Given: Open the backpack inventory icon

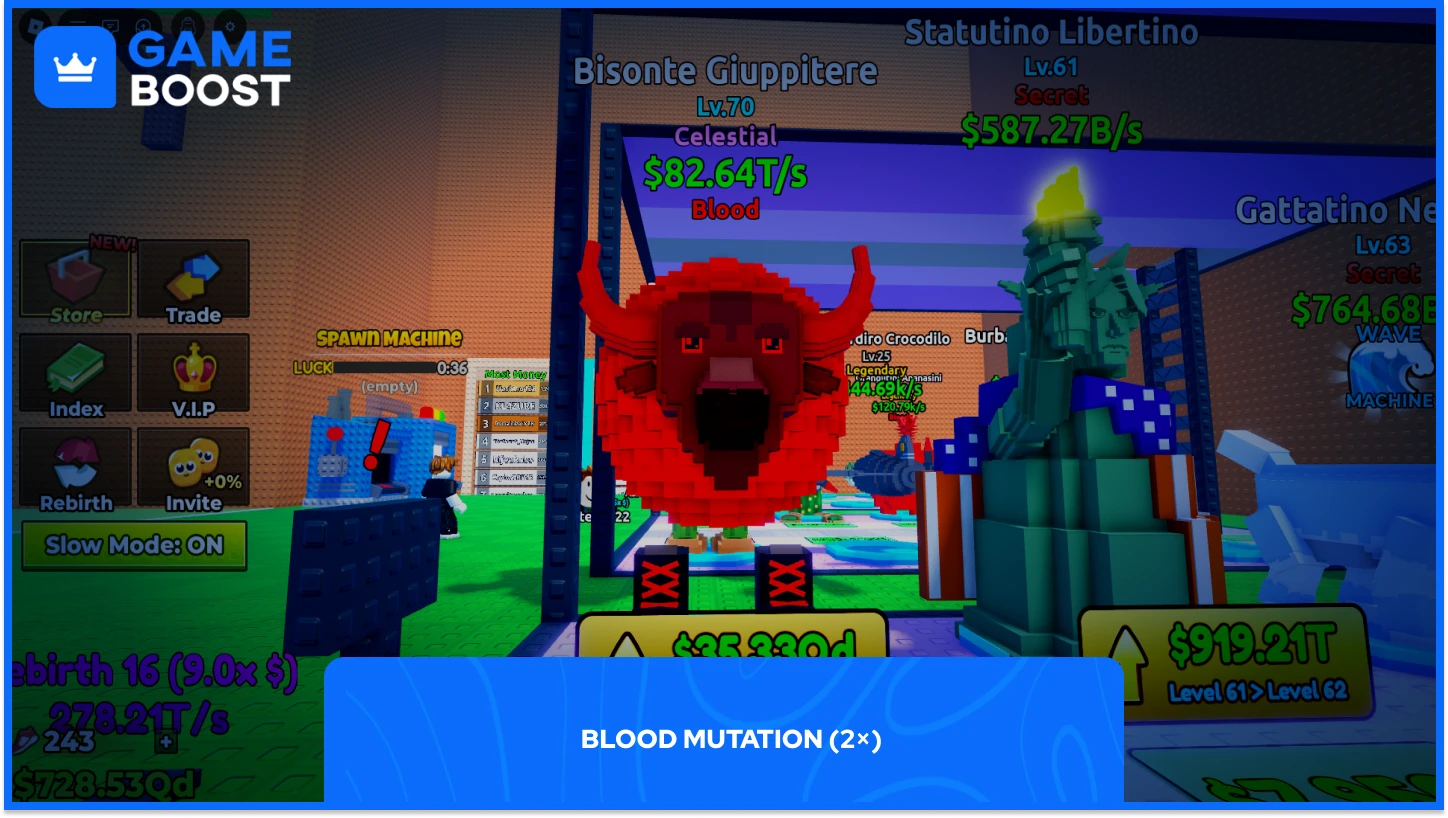Looking at the screenshot, I should 187,25.
